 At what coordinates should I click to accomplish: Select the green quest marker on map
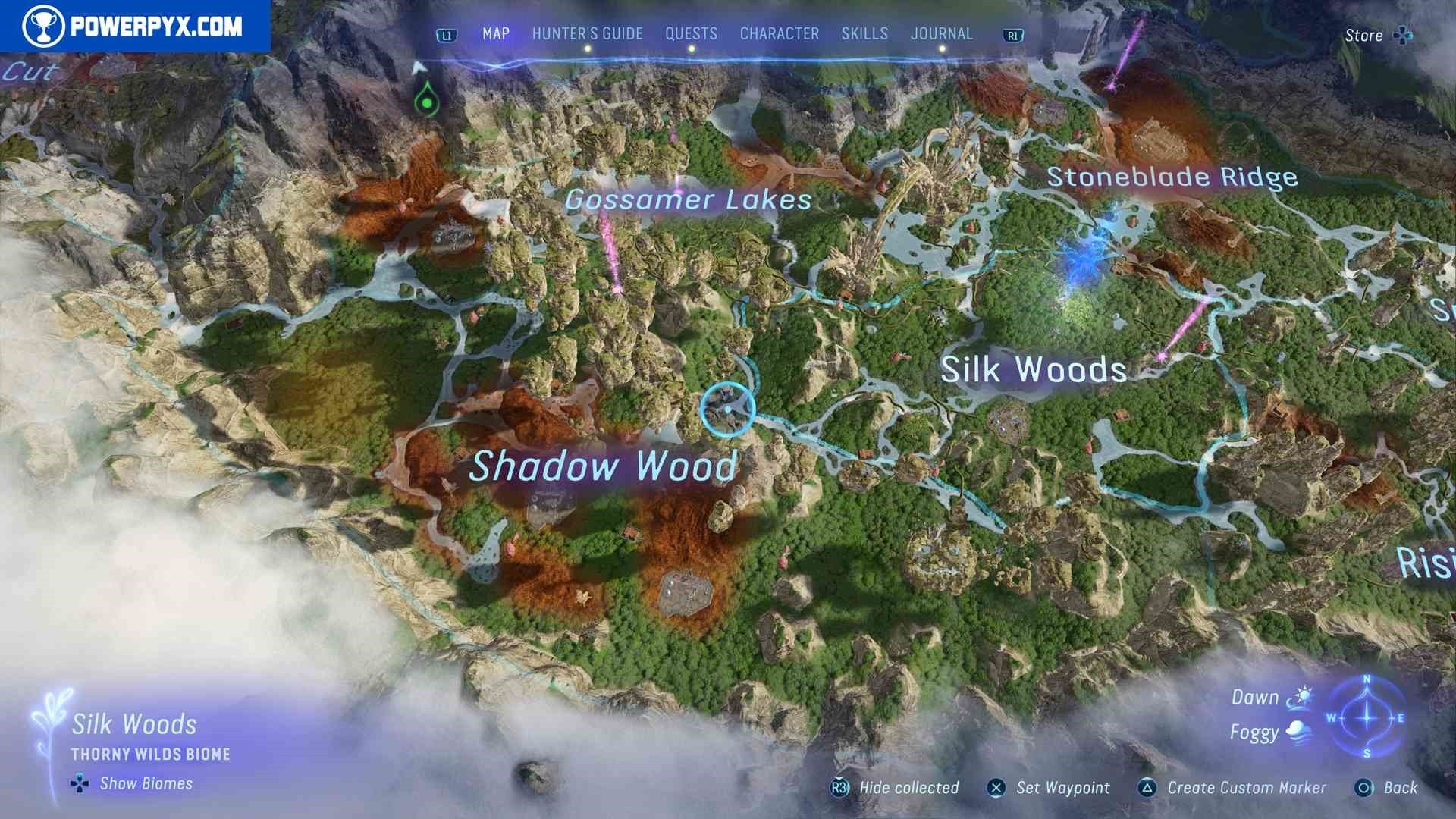[427, 100]
